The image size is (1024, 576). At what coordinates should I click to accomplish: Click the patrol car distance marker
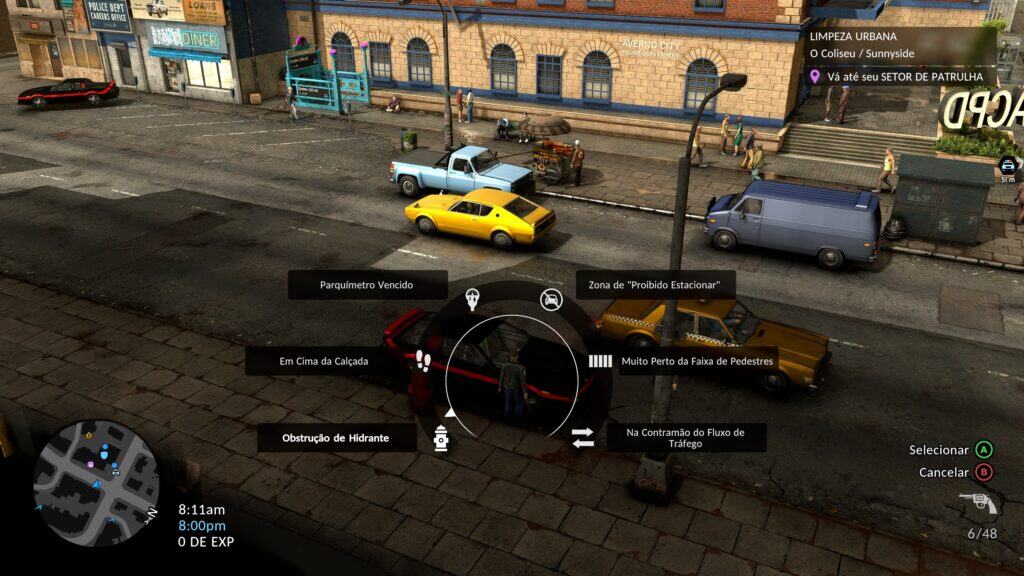1008,167
